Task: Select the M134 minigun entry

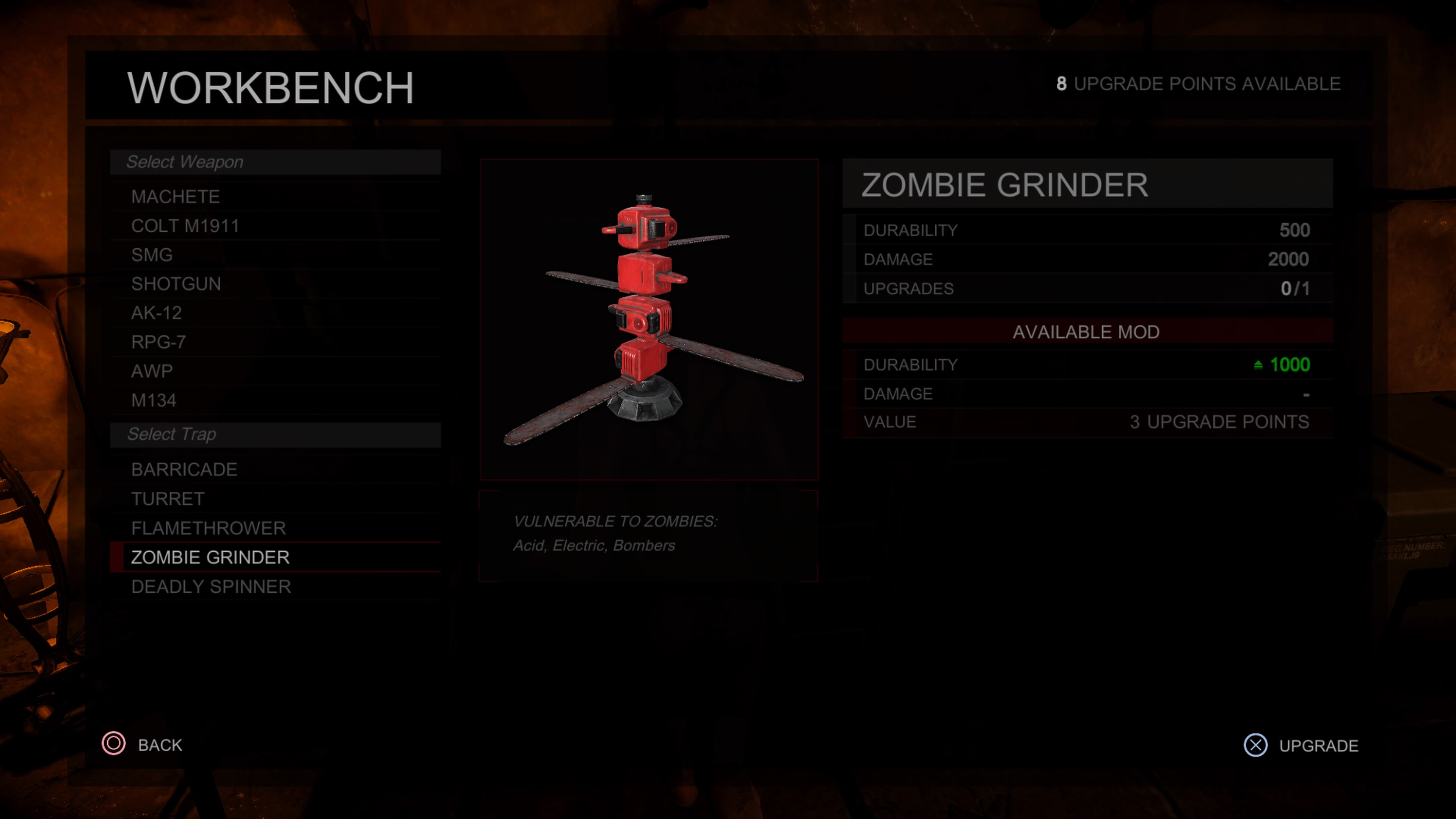Action: point(154,401)
